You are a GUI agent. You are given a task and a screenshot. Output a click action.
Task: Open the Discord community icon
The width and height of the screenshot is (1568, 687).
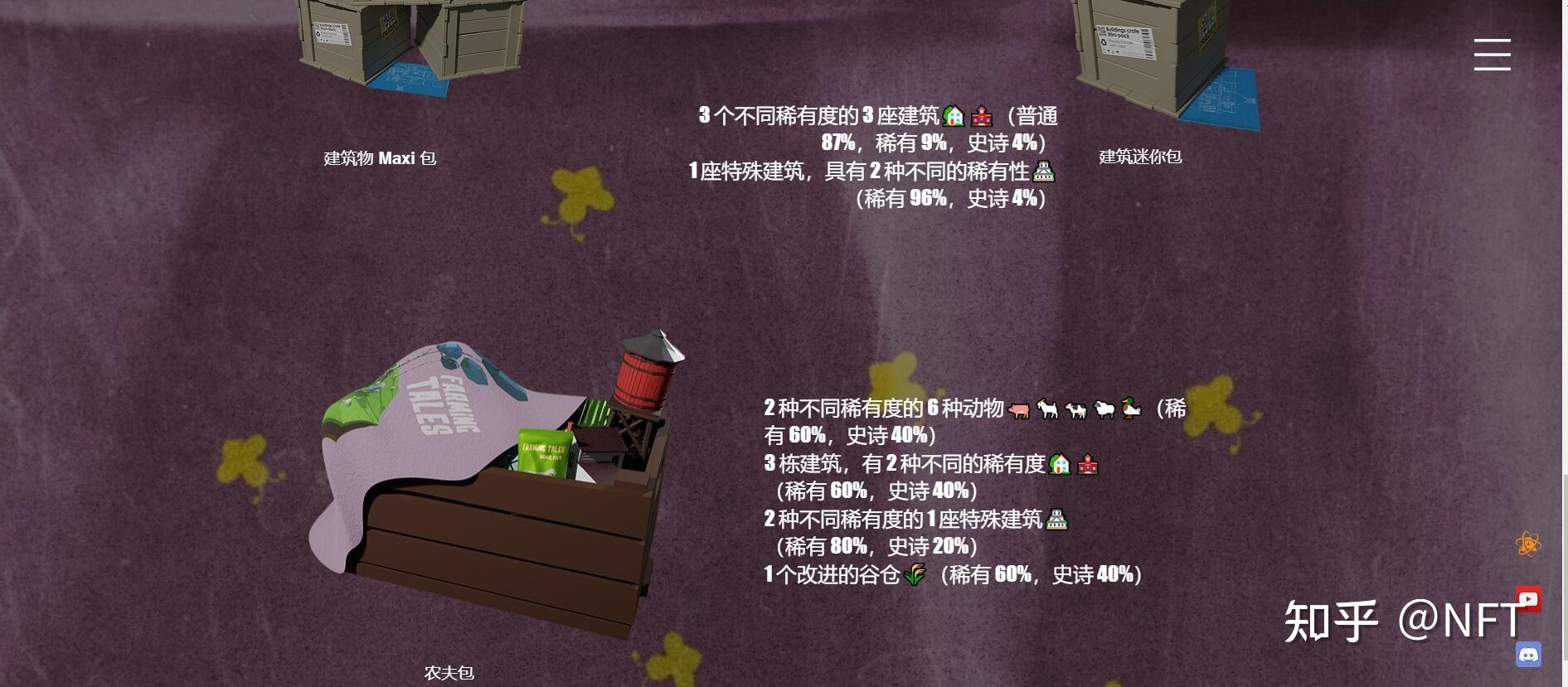click(x=1530, y=650)
